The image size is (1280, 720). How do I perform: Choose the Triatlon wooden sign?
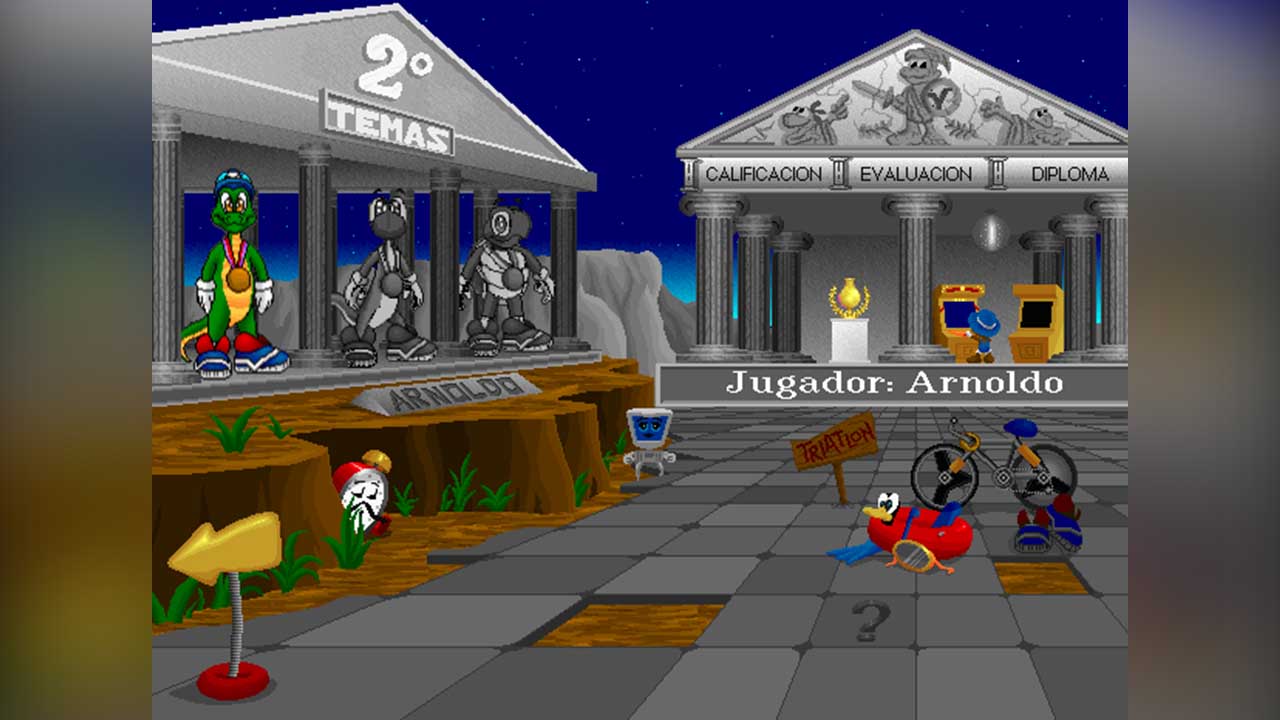tap(834, 443)
